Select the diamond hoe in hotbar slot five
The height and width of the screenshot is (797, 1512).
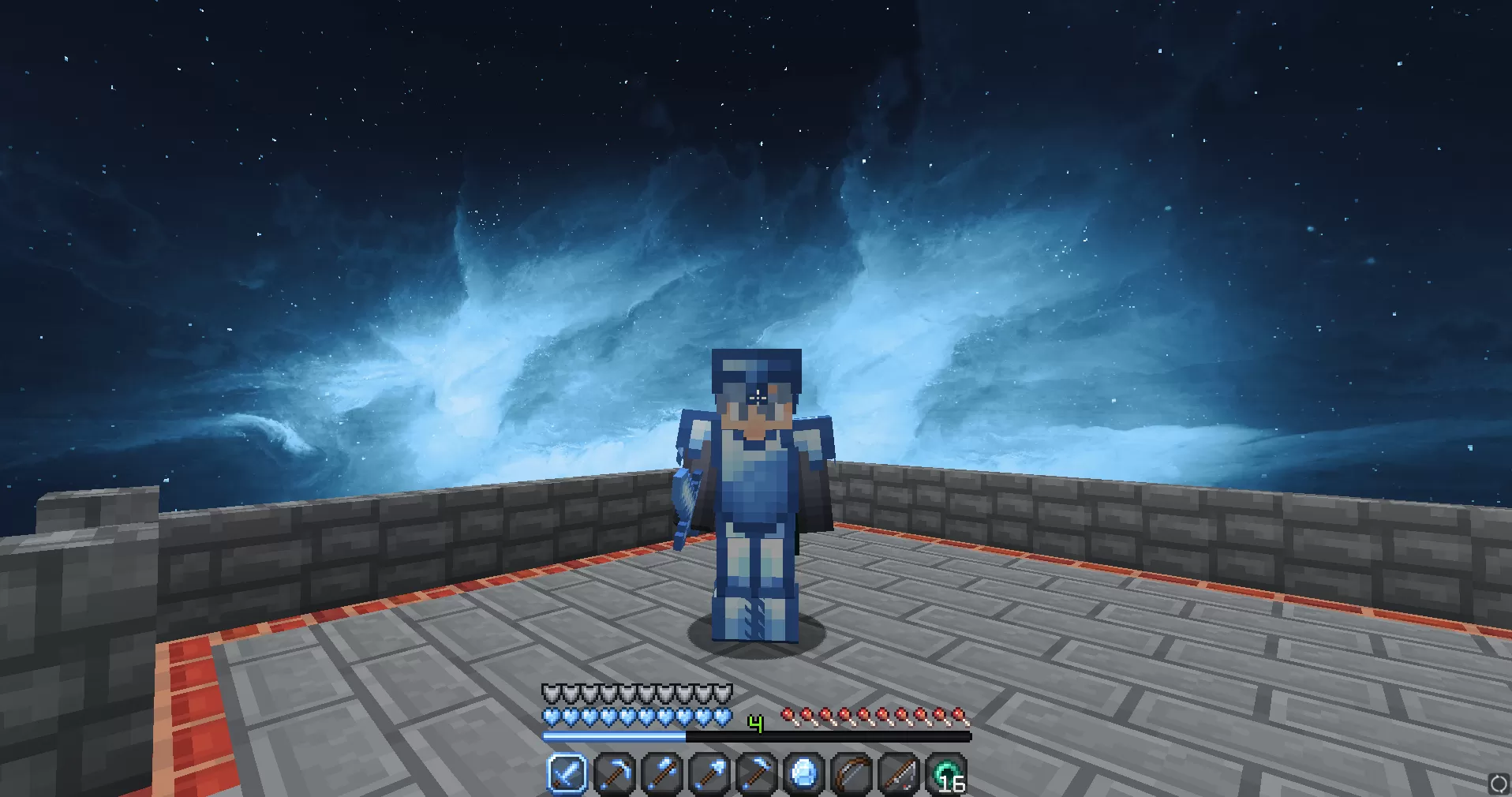(758, 775)
